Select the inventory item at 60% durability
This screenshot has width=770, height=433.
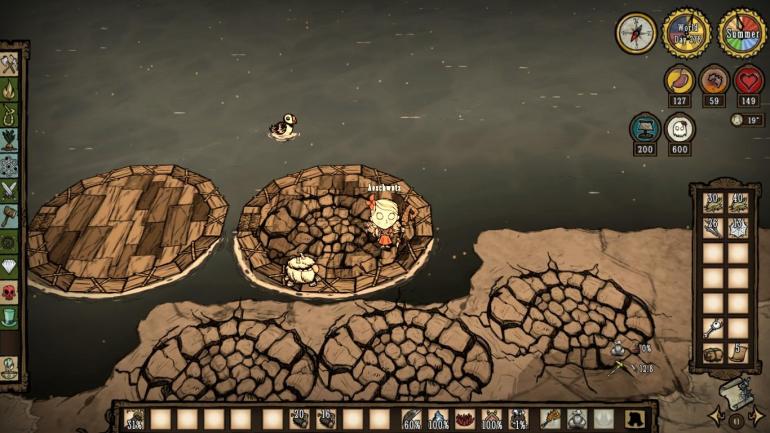(x=411, y=419)
